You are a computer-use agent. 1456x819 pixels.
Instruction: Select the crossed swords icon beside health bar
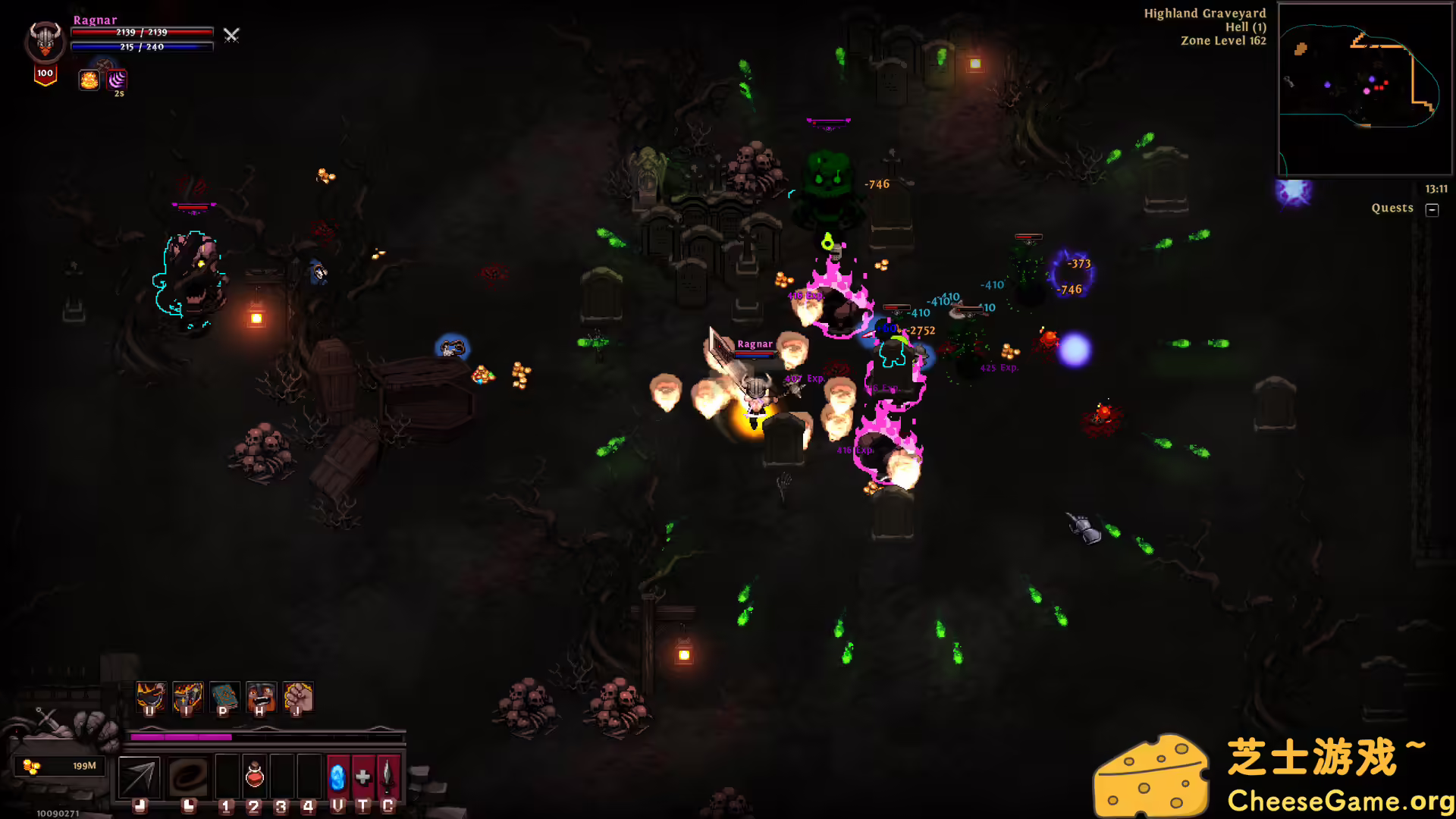click(231, 35)
